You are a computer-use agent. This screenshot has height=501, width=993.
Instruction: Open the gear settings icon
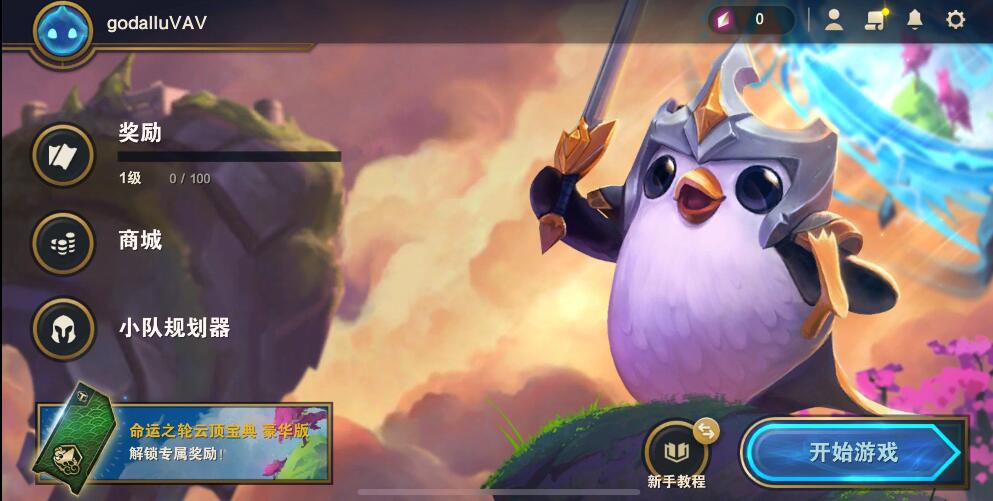(x=955, y=19)
